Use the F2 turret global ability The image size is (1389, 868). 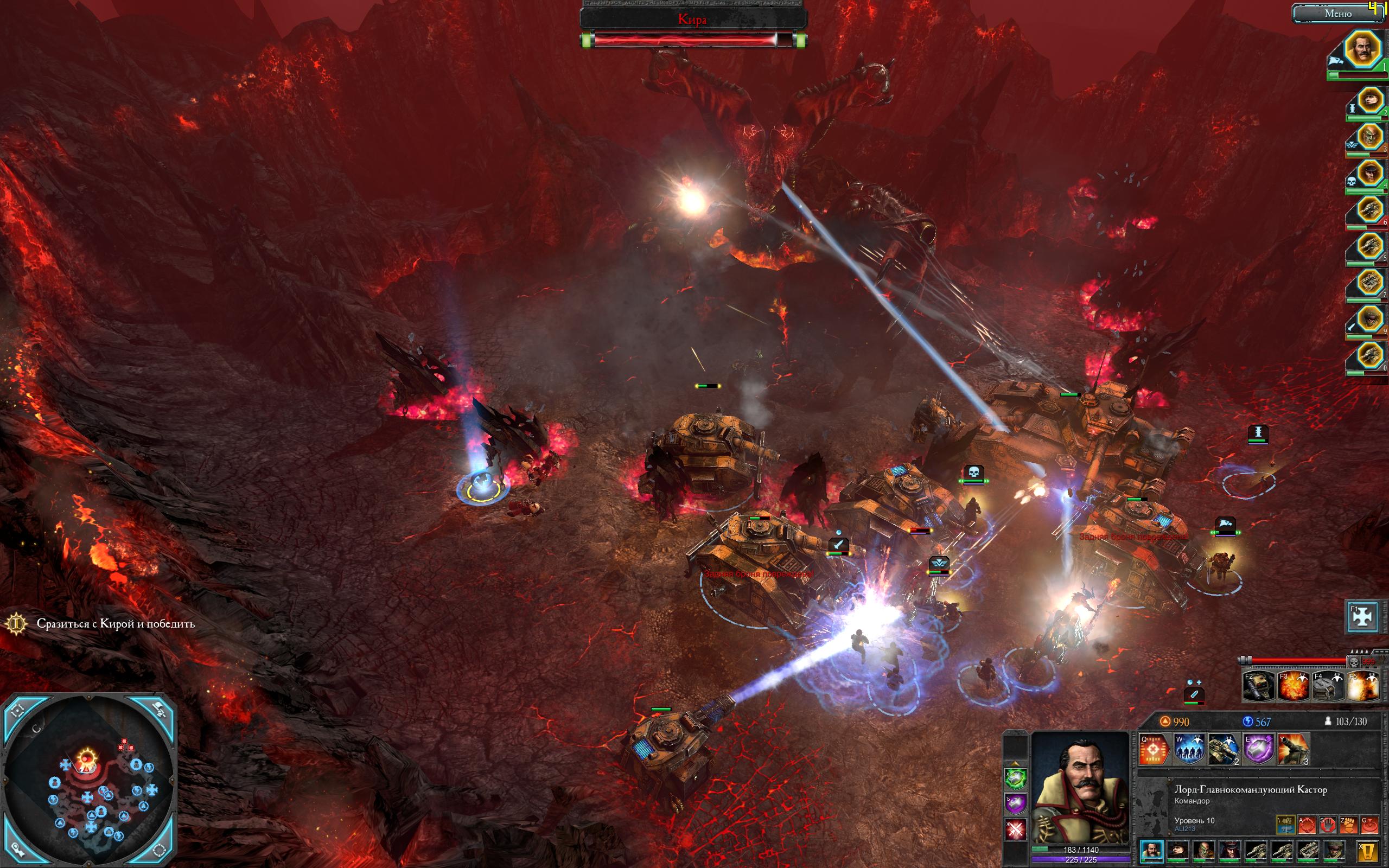coord(1259,686)
